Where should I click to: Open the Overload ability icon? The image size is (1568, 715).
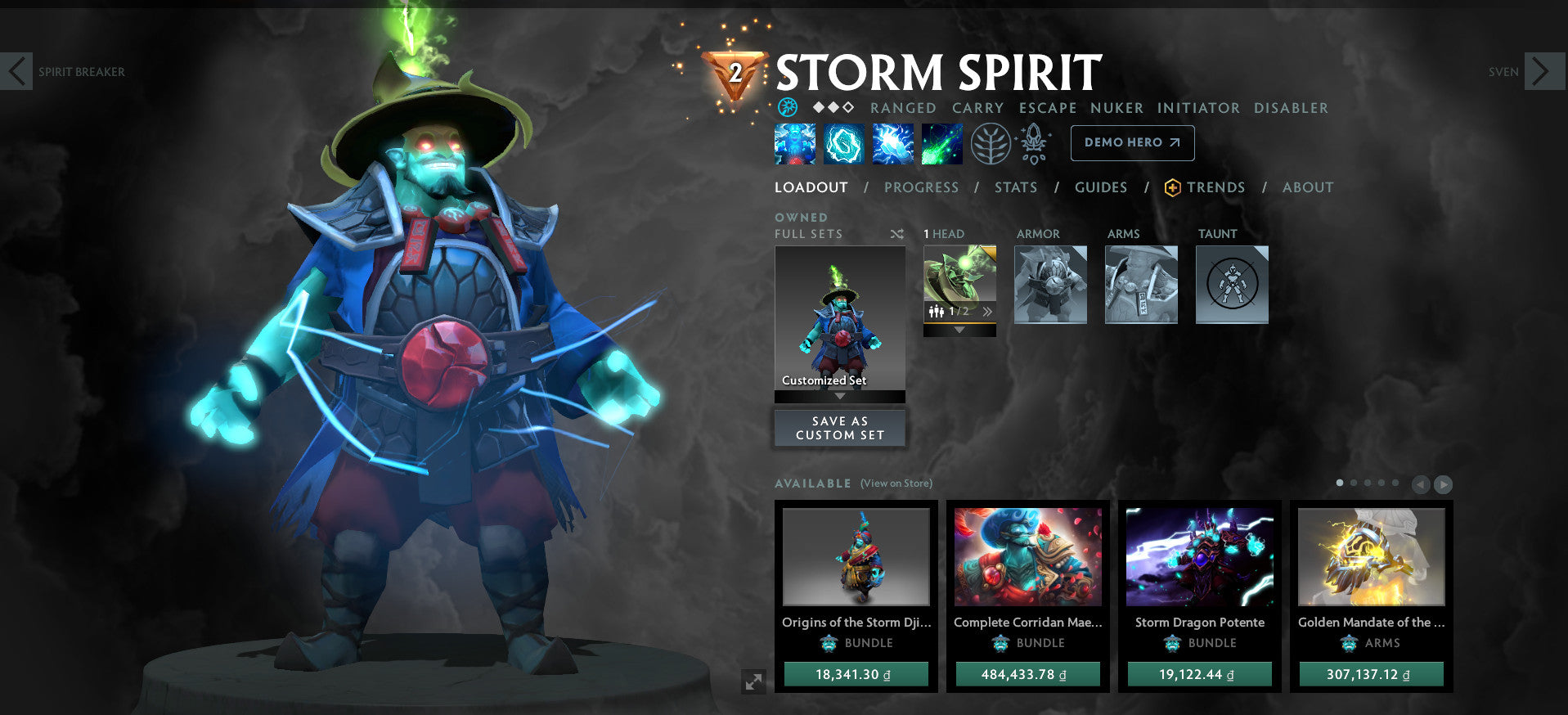pos(892,142)
